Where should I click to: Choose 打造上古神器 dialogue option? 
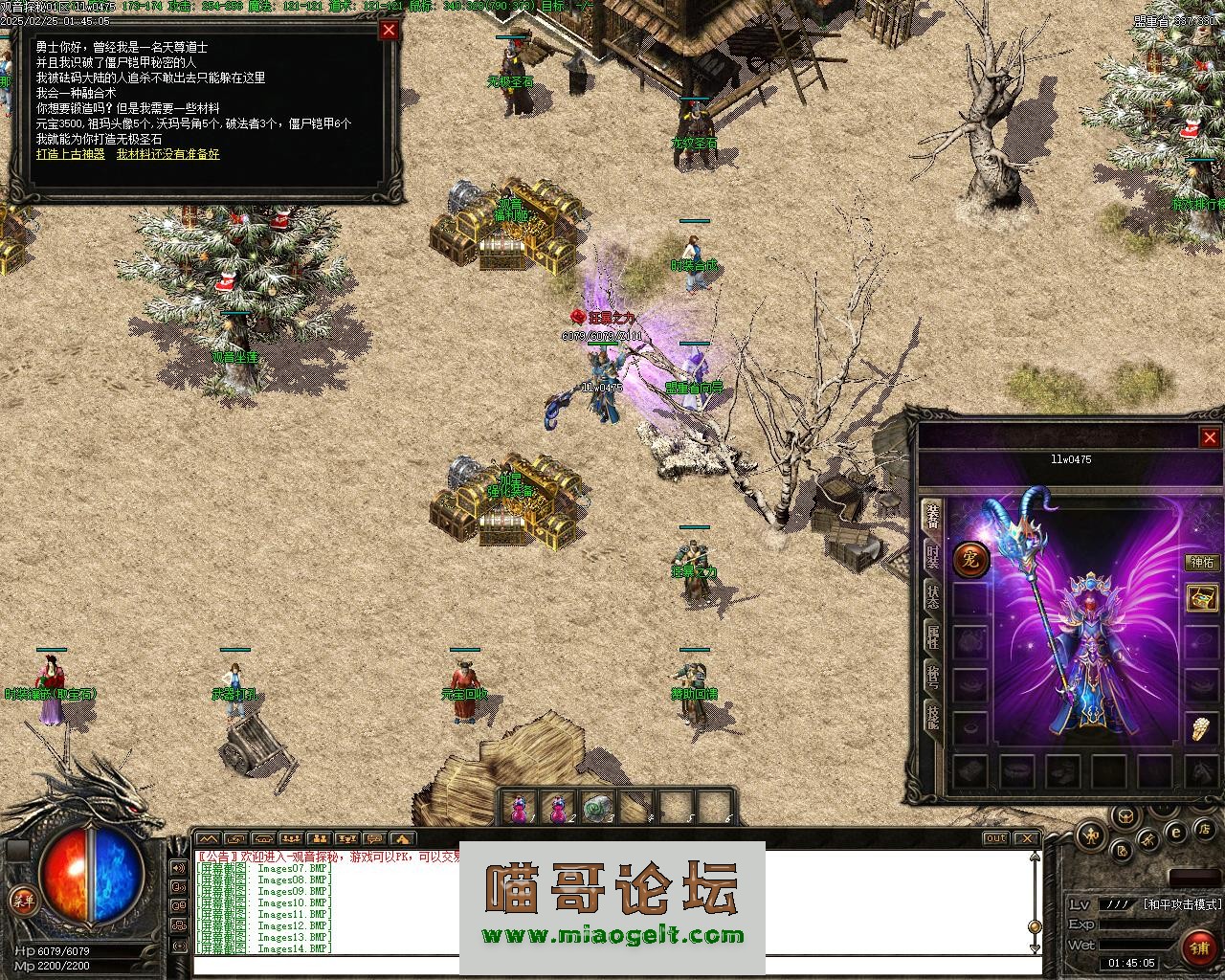pos(71,154)
